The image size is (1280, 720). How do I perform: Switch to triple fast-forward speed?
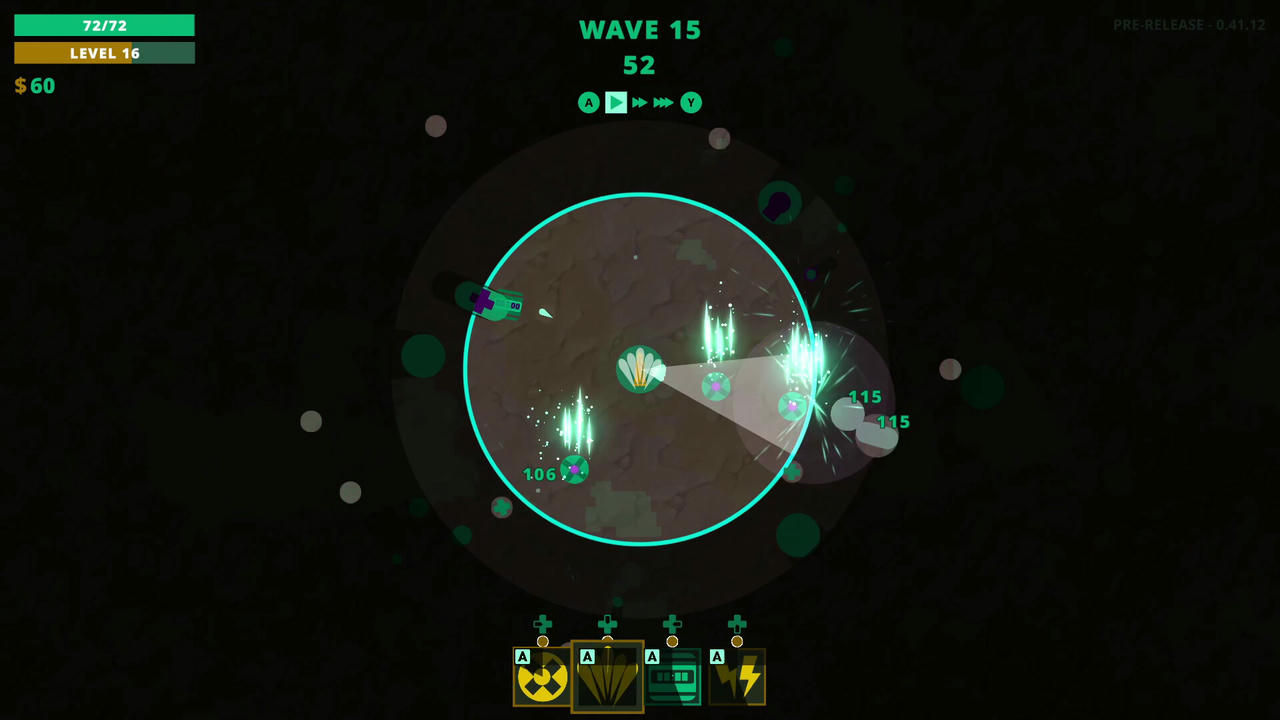click(x=663, y=102)
